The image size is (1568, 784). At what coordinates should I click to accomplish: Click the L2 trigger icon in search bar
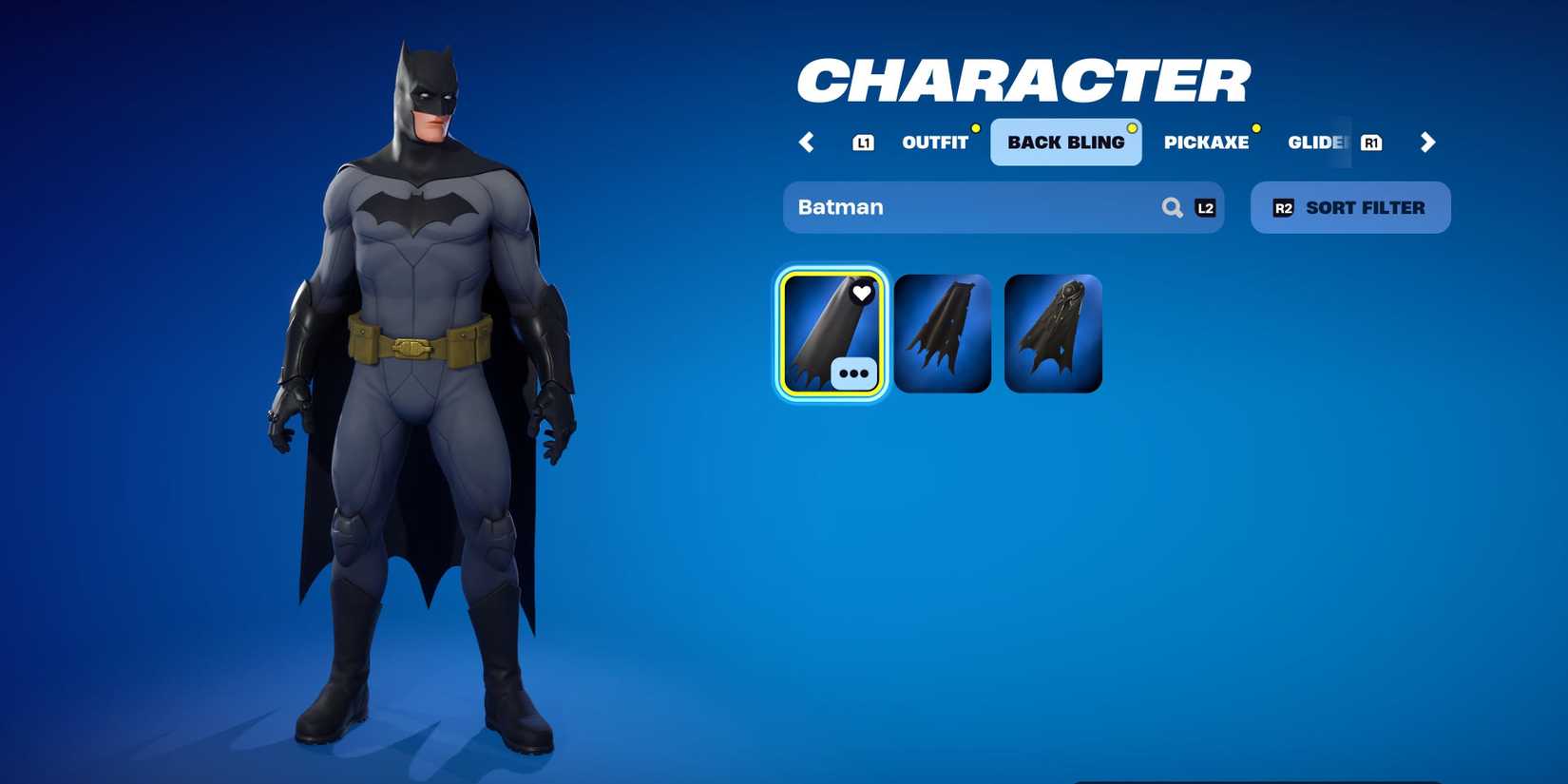tap(1205, 208)
